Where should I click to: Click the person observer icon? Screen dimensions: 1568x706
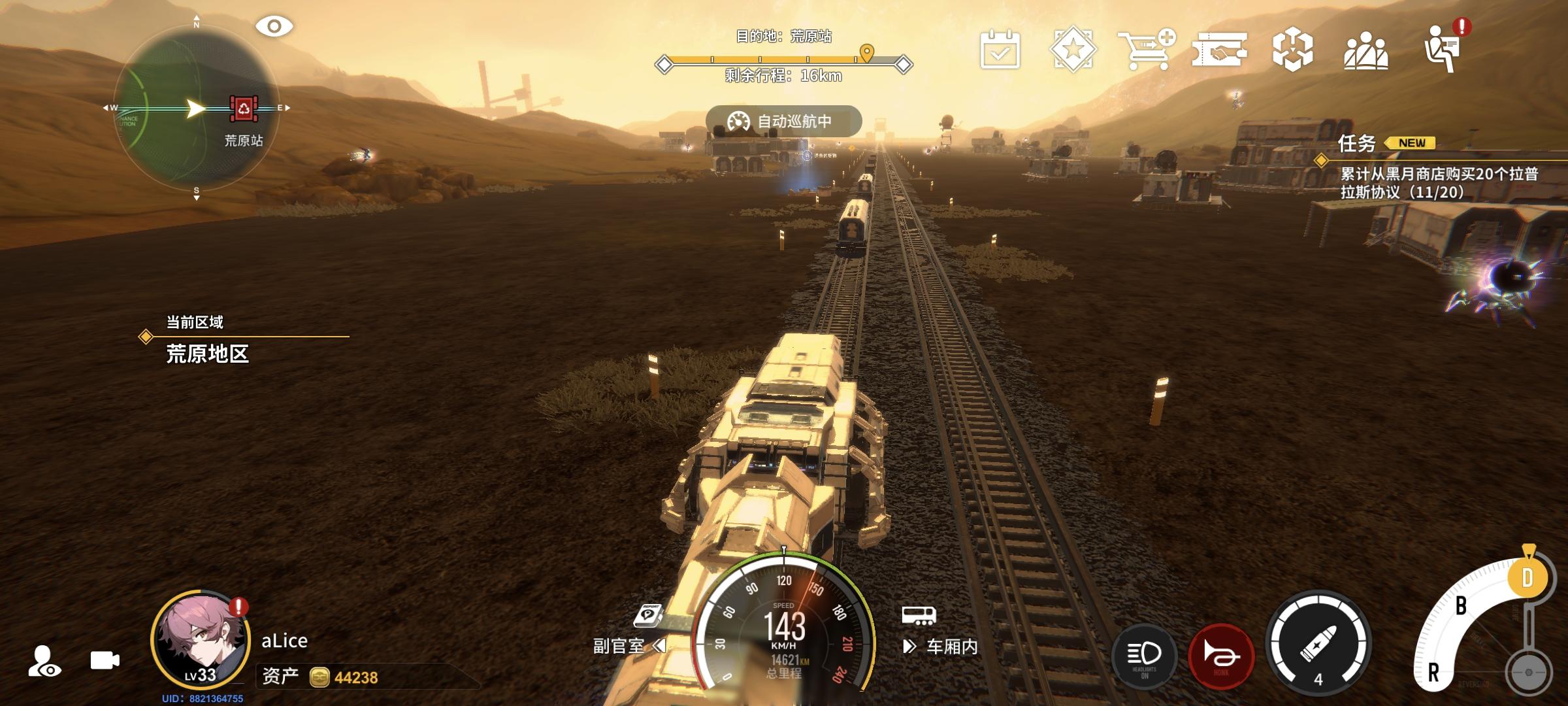pos(44,661)
